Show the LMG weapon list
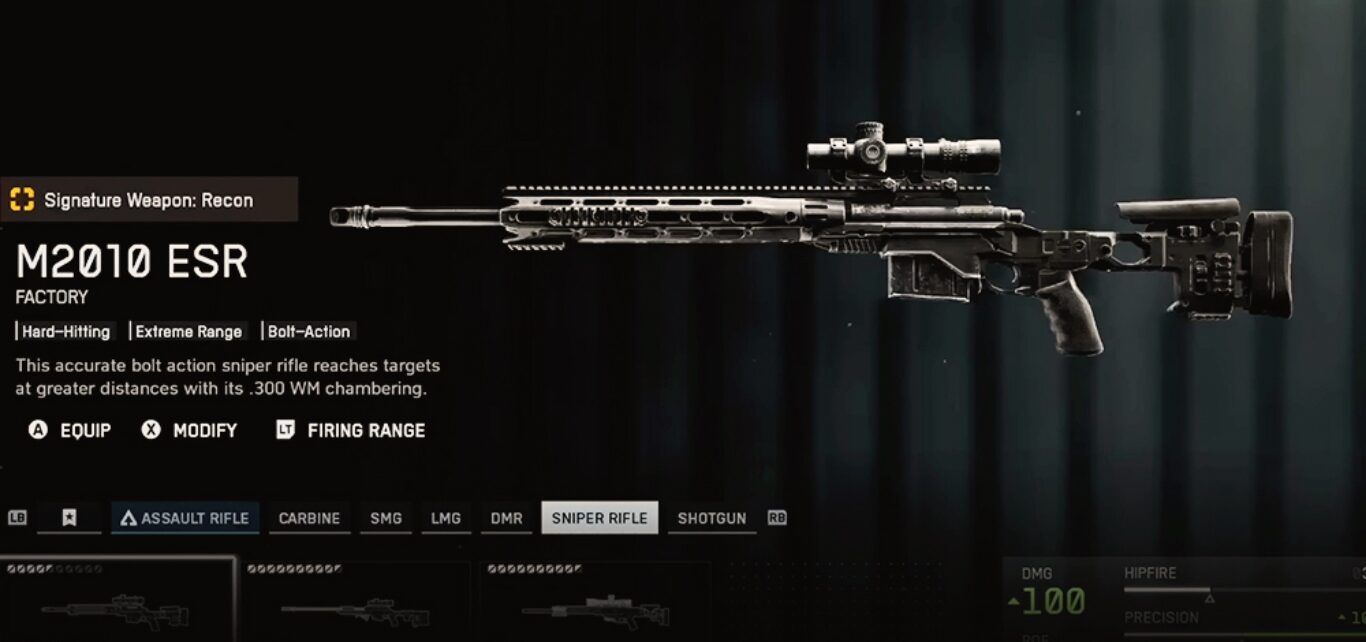 (x=445, y=518)
